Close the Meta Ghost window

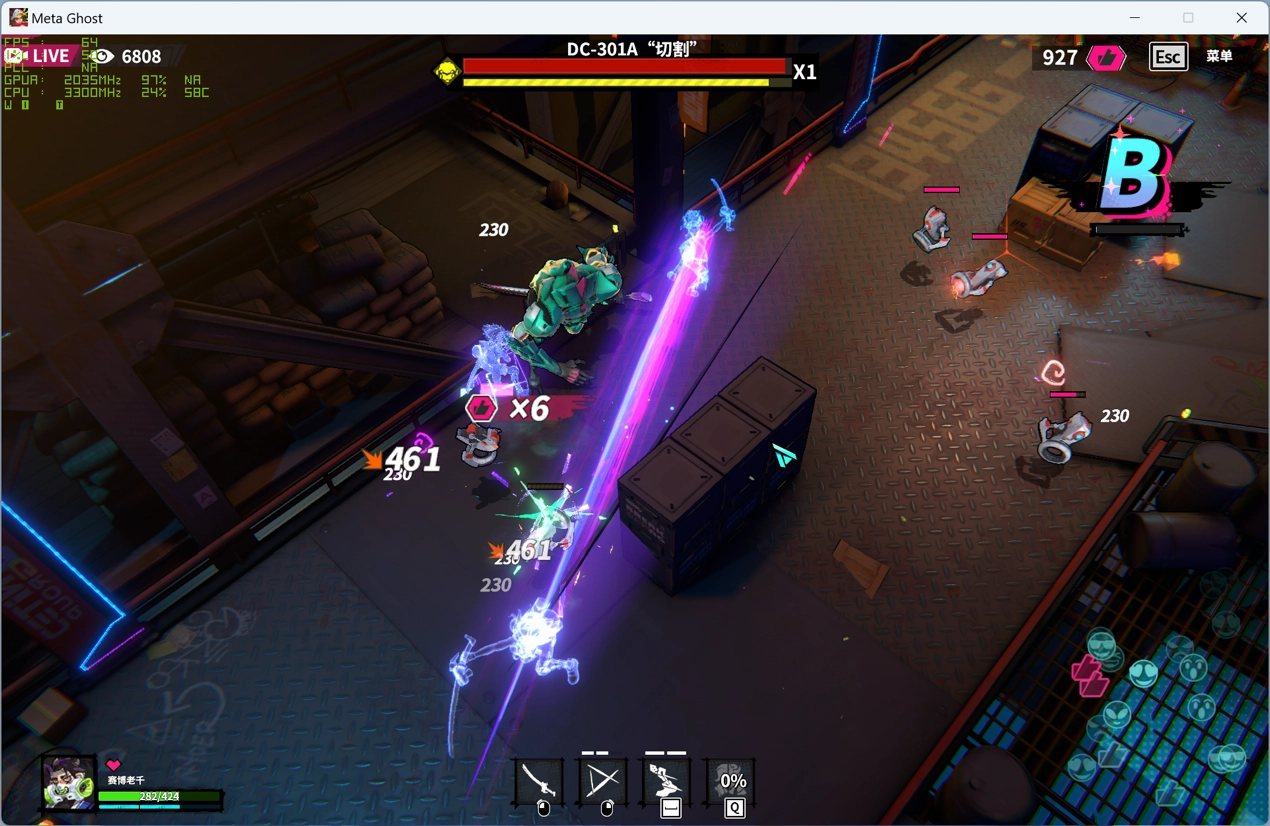point(1241,17)
